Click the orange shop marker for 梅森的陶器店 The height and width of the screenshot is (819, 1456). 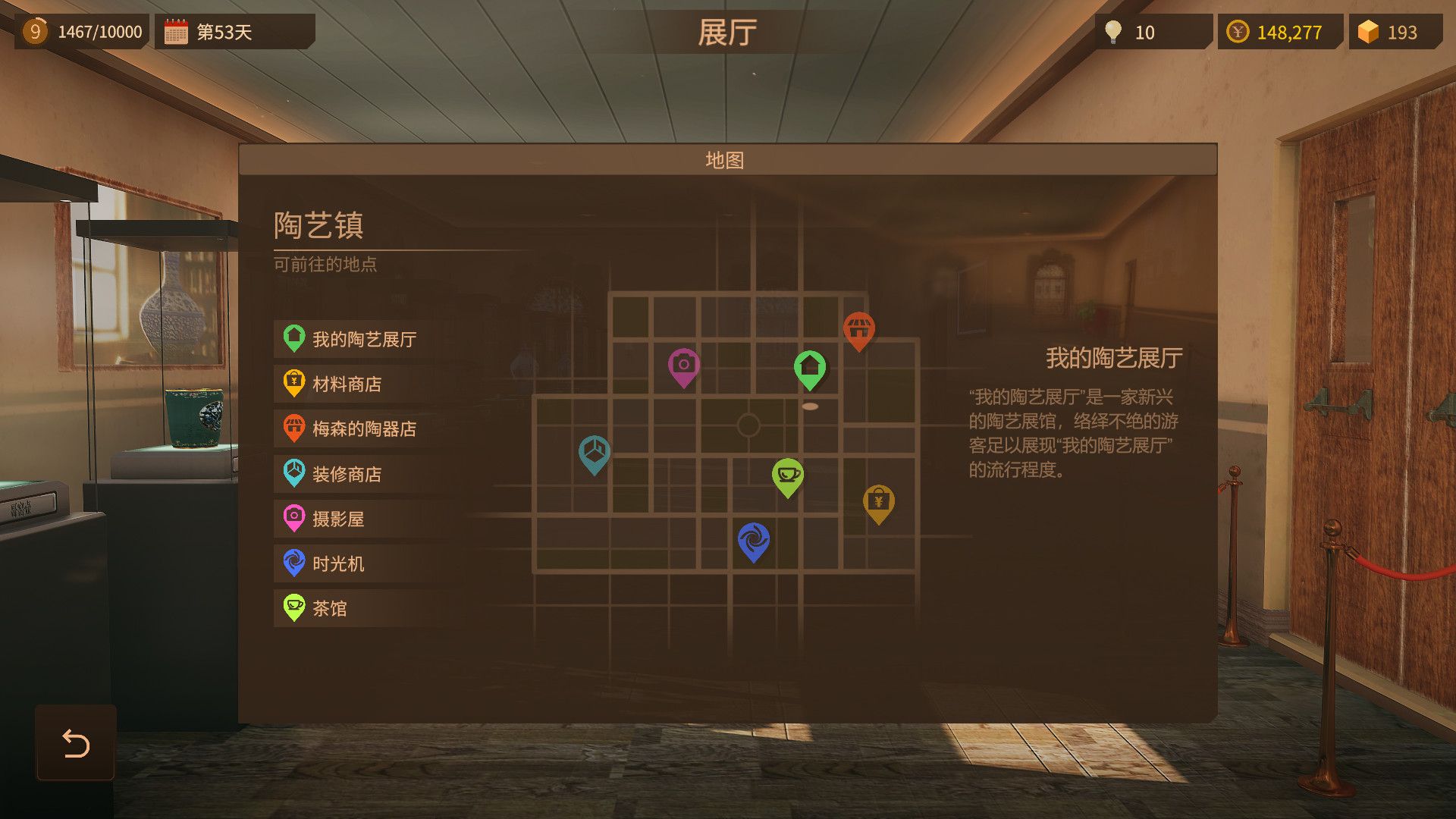pos(859,328)
